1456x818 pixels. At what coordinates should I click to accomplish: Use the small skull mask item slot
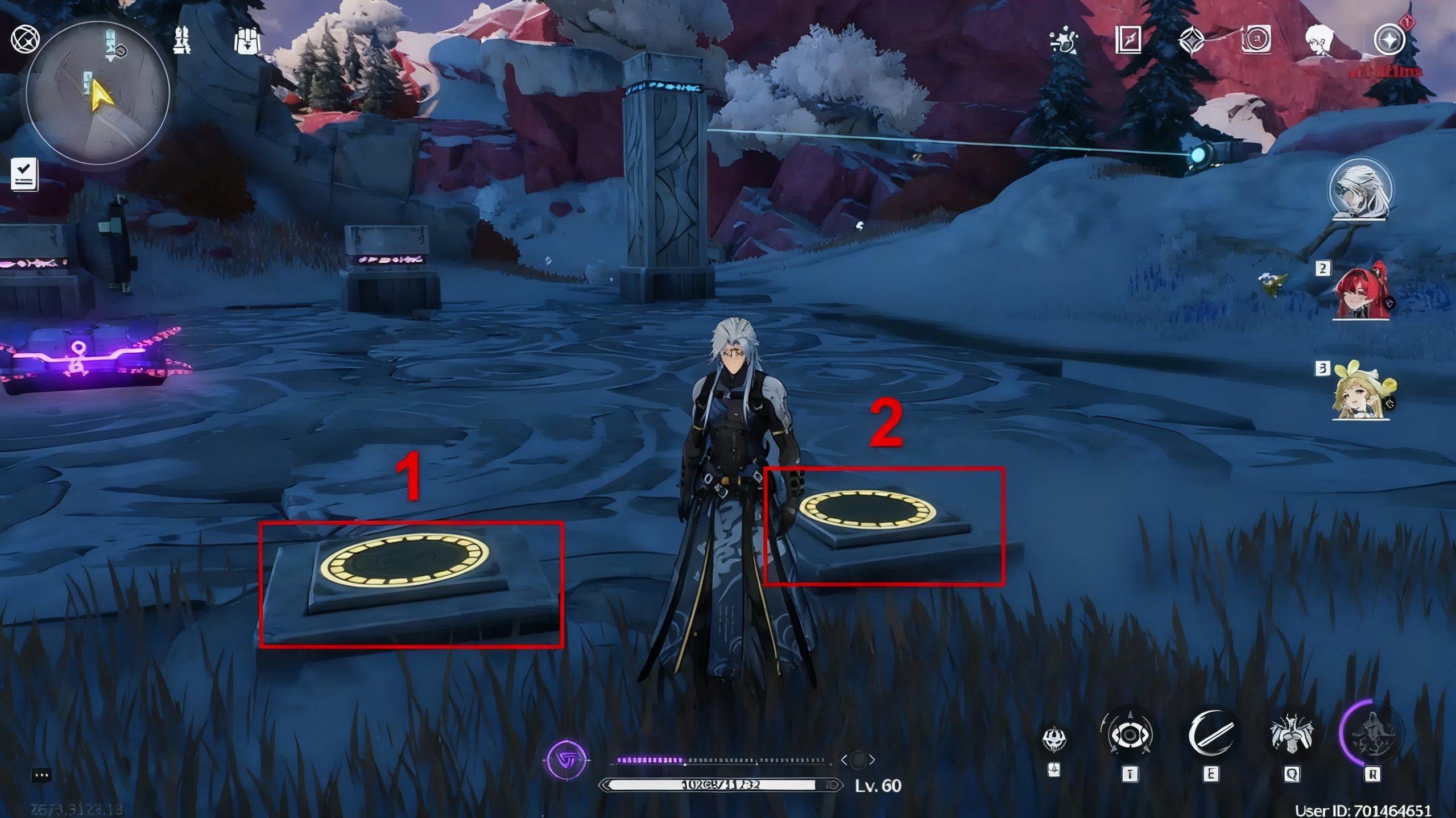[x=1054, y=739]
